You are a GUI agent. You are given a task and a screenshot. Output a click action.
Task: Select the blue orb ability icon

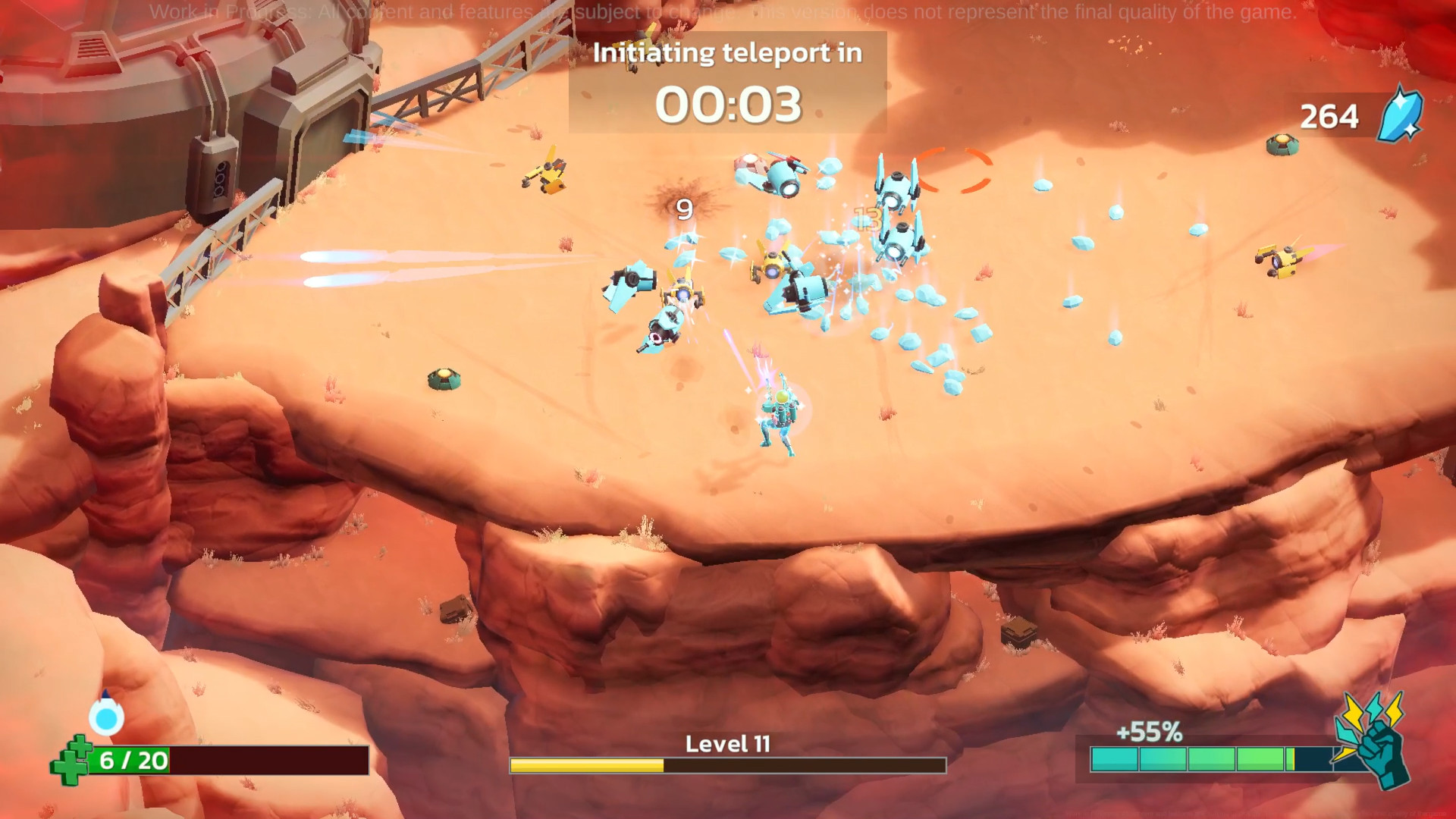(106, 715)
